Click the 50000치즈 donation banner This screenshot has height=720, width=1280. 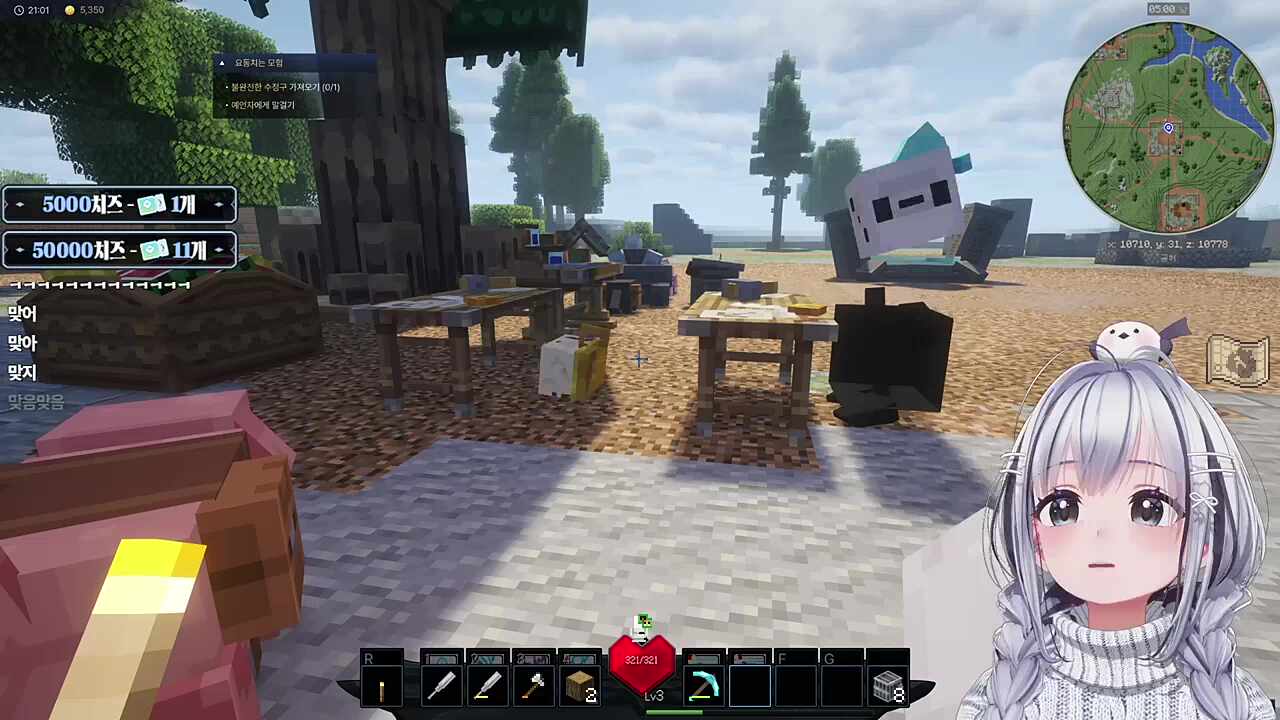pyautogui.click(x=119, y=249)
